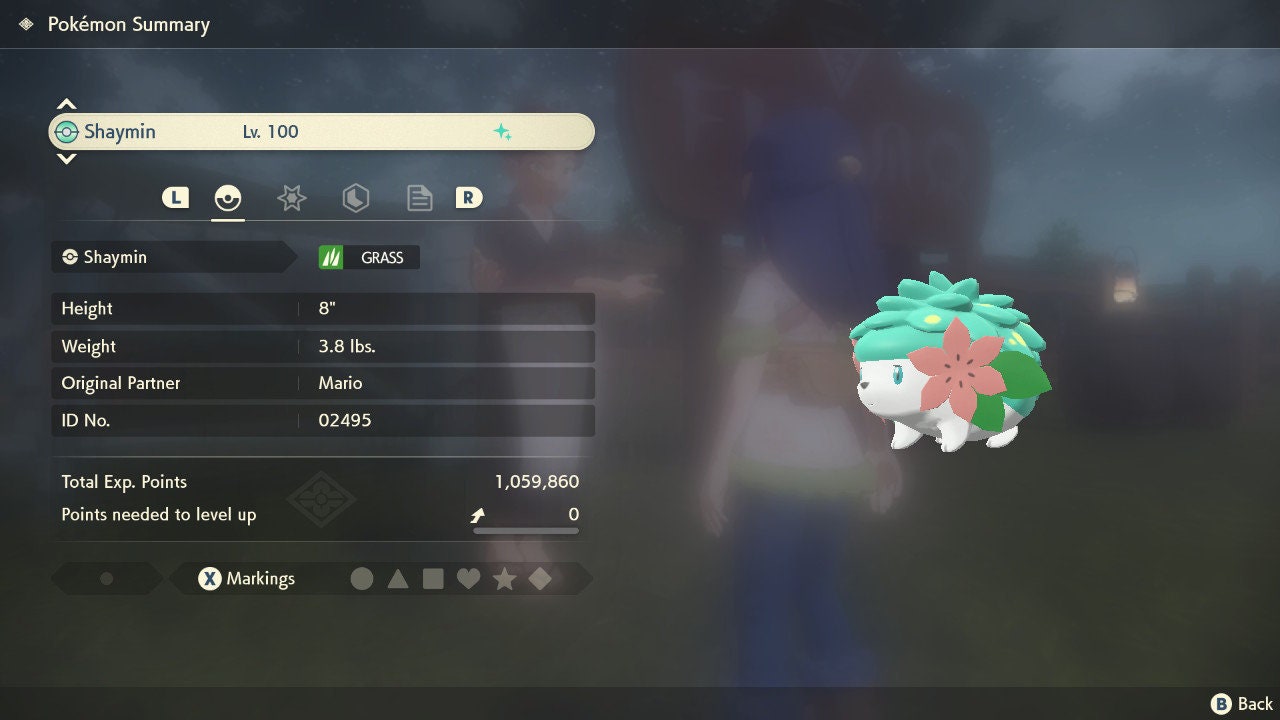Select the up arrow above Shaymin's name
The height and width of the screenshot is (720, 1280).
coord(66,104)
